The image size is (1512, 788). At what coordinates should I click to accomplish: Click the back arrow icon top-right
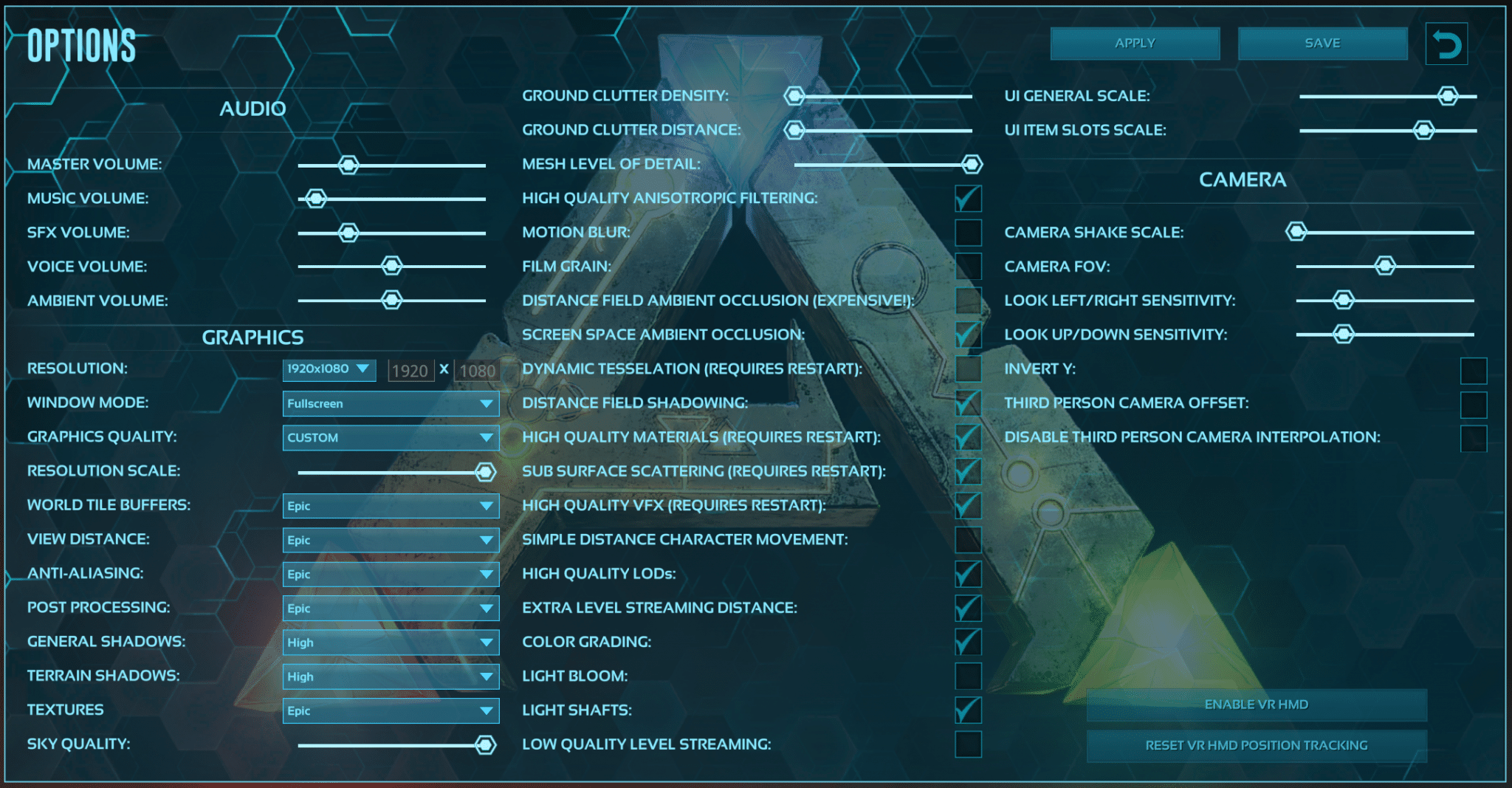tap(1446, 43)
